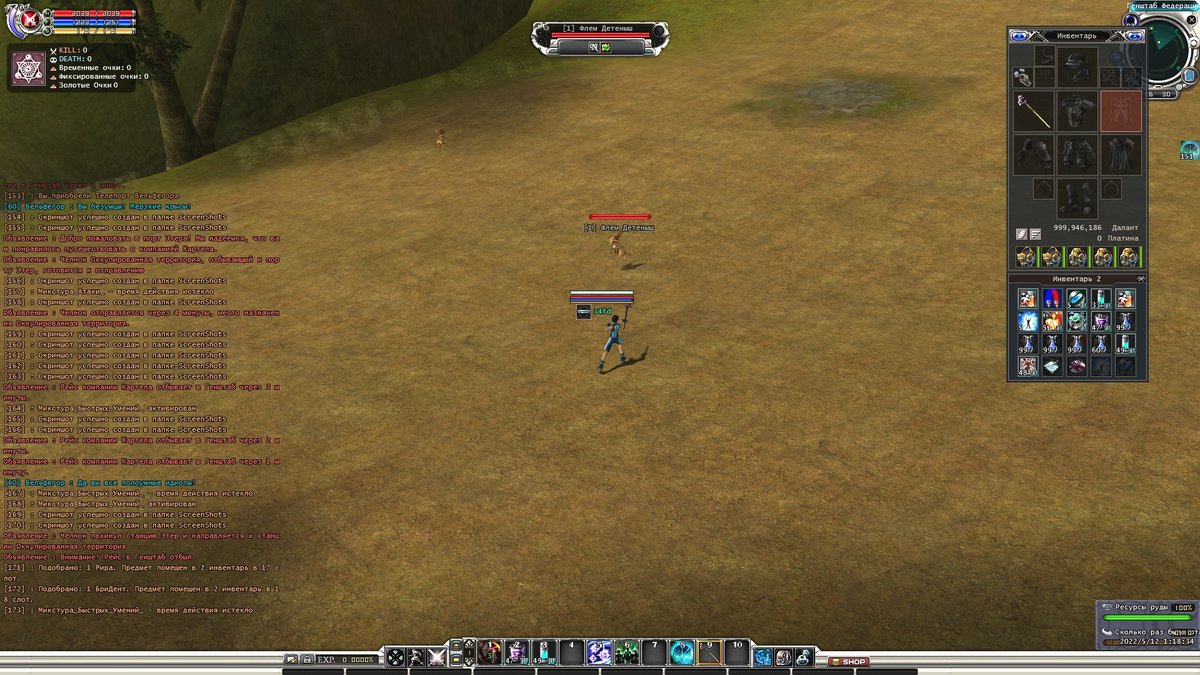Activate hotbar slot 1 skill
The width and height of the screenshot is (1200, 675).
click(489, 653)
